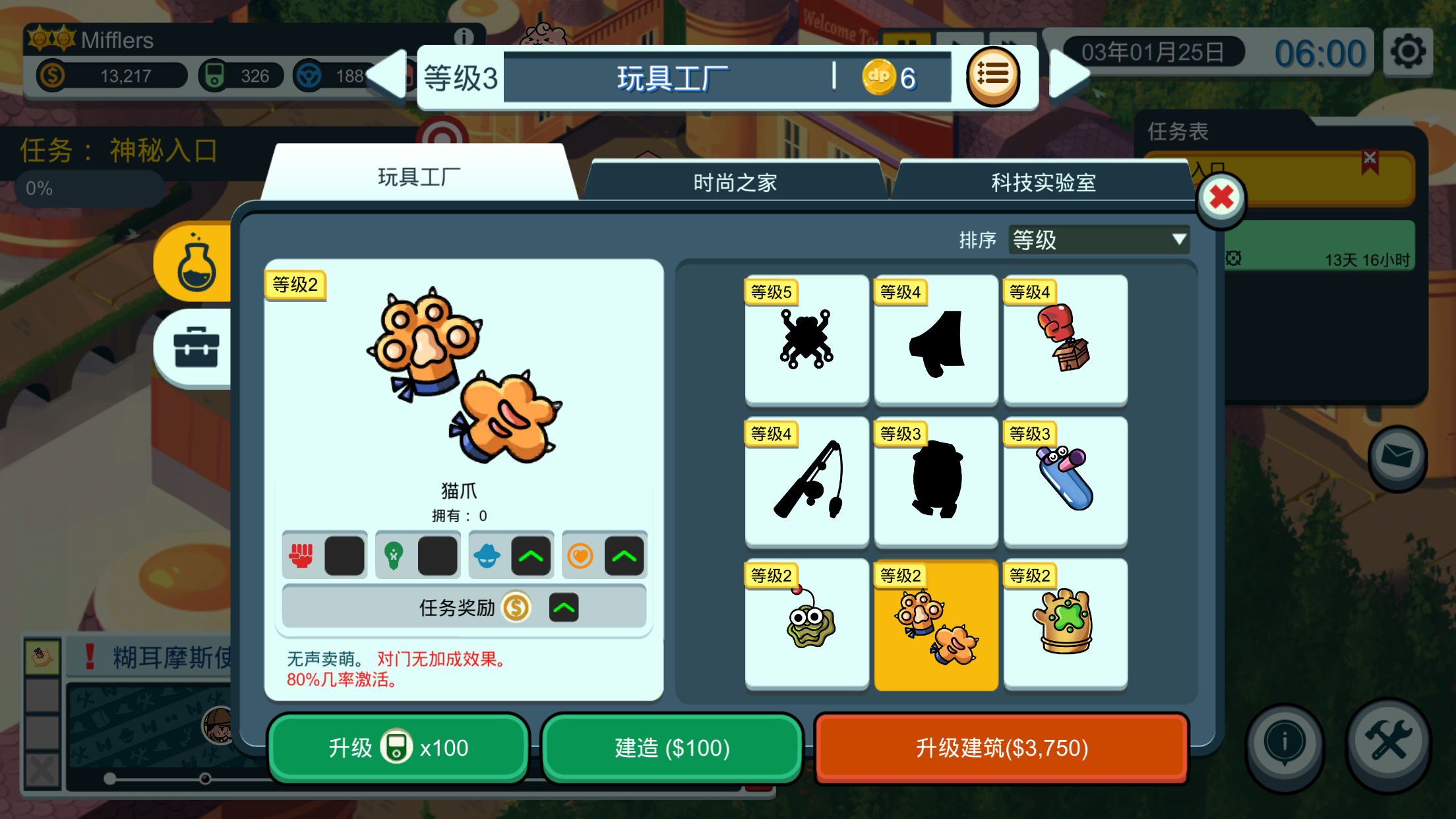Image resolution: width=1456 pixels, height=819 pixels.
Task: Toggle the upgrade arrow next to heart stat
Action: pos(625,555)
